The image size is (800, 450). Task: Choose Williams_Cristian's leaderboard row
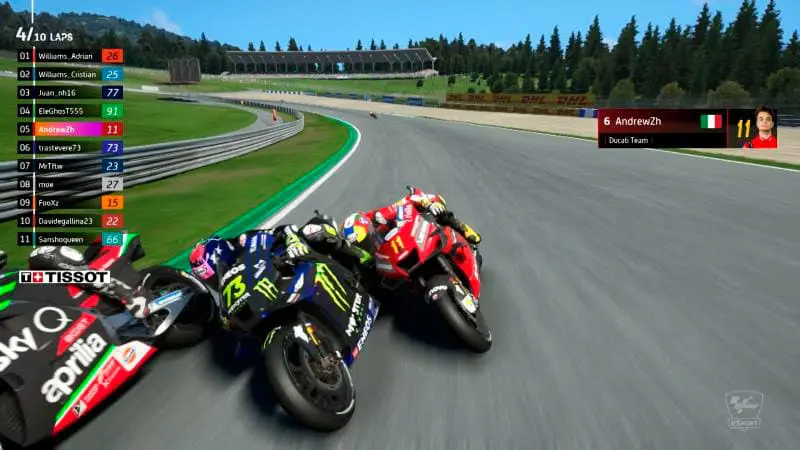[68, 74]
